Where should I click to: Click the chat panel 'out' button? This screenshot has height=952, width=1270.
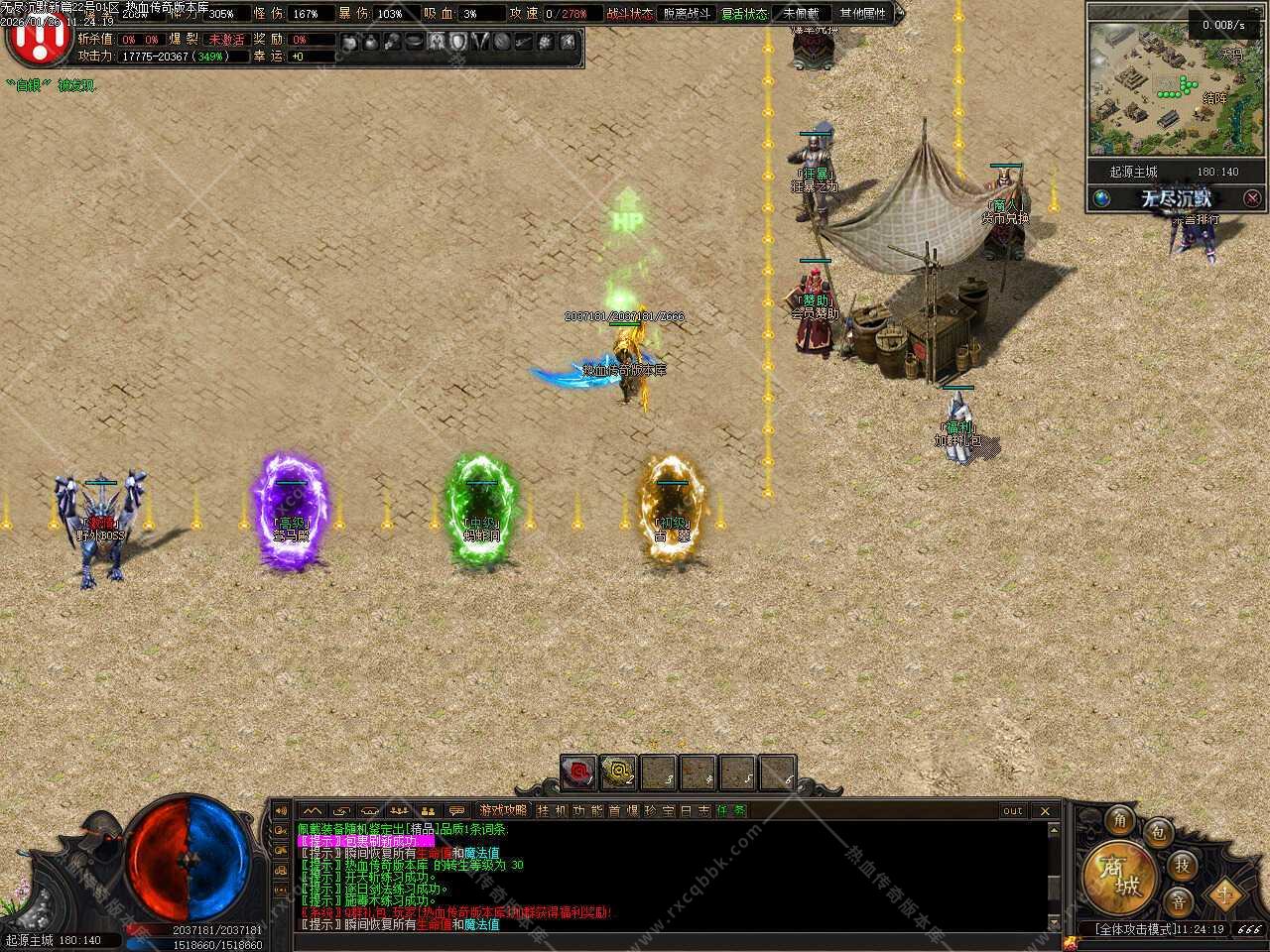click(1012, 810)
